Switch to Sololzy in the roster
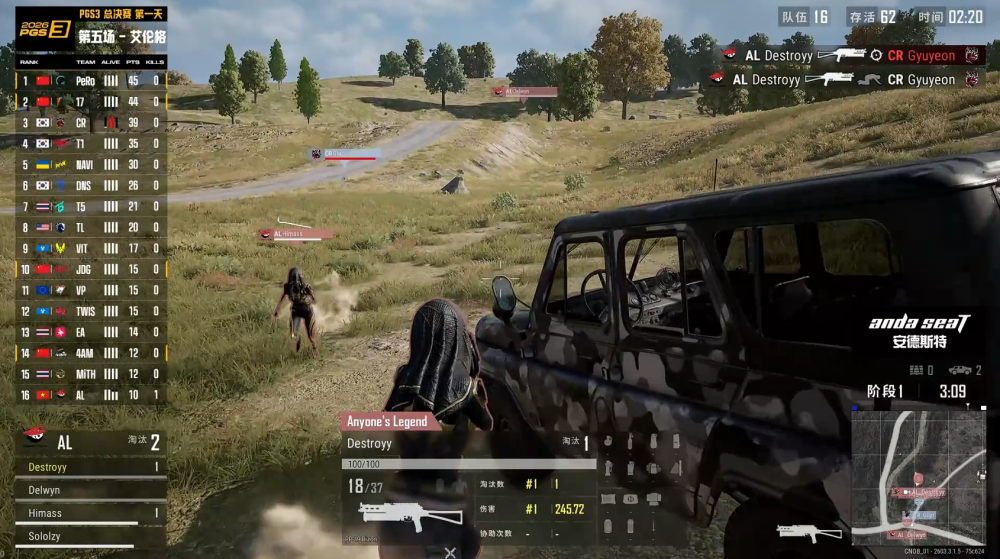Image resolution: width=1000 pixels, height=559 pixels. (90, 536)
